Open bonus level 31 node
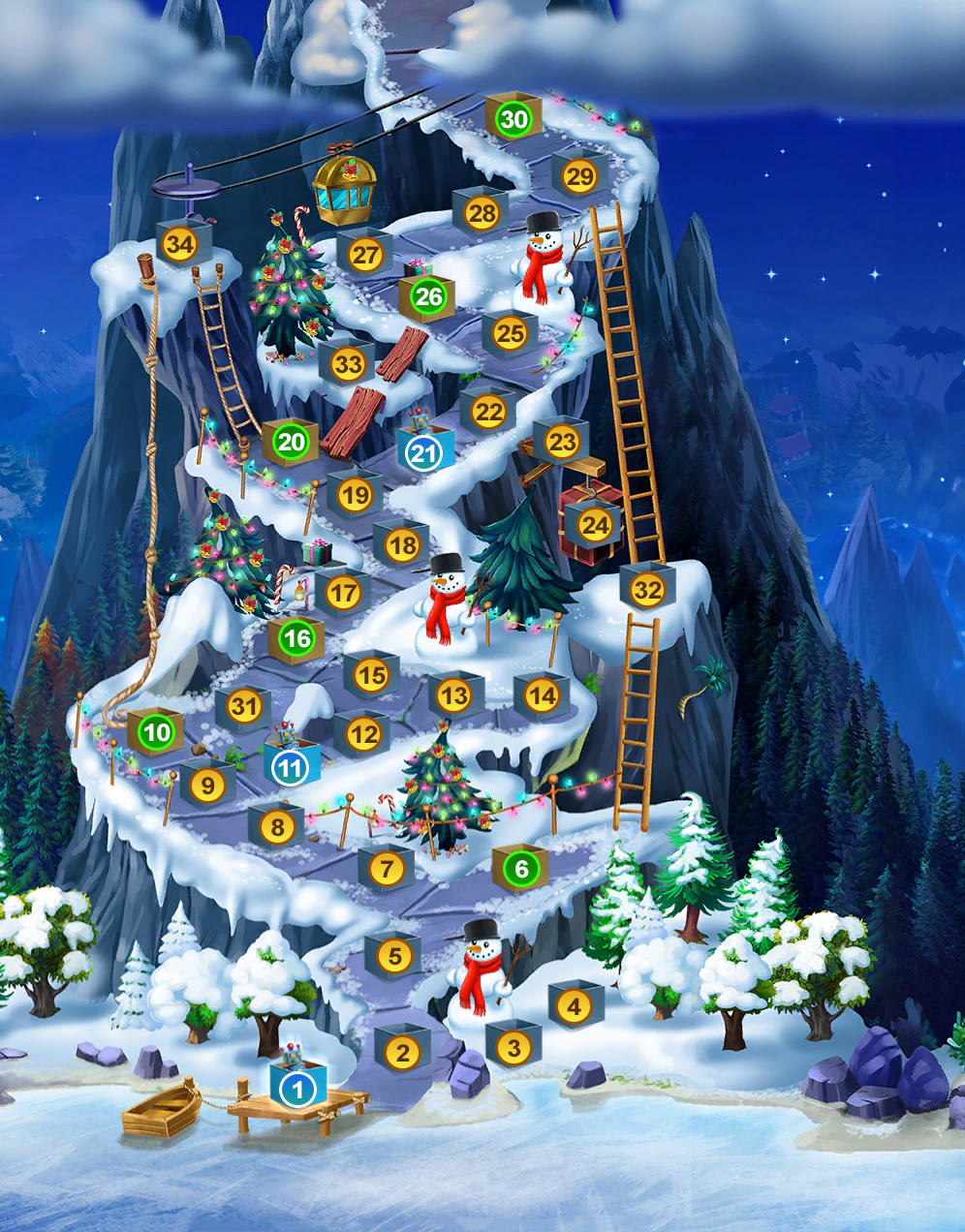This screenshot has height=1232, width=965. [x=243, y=707]
